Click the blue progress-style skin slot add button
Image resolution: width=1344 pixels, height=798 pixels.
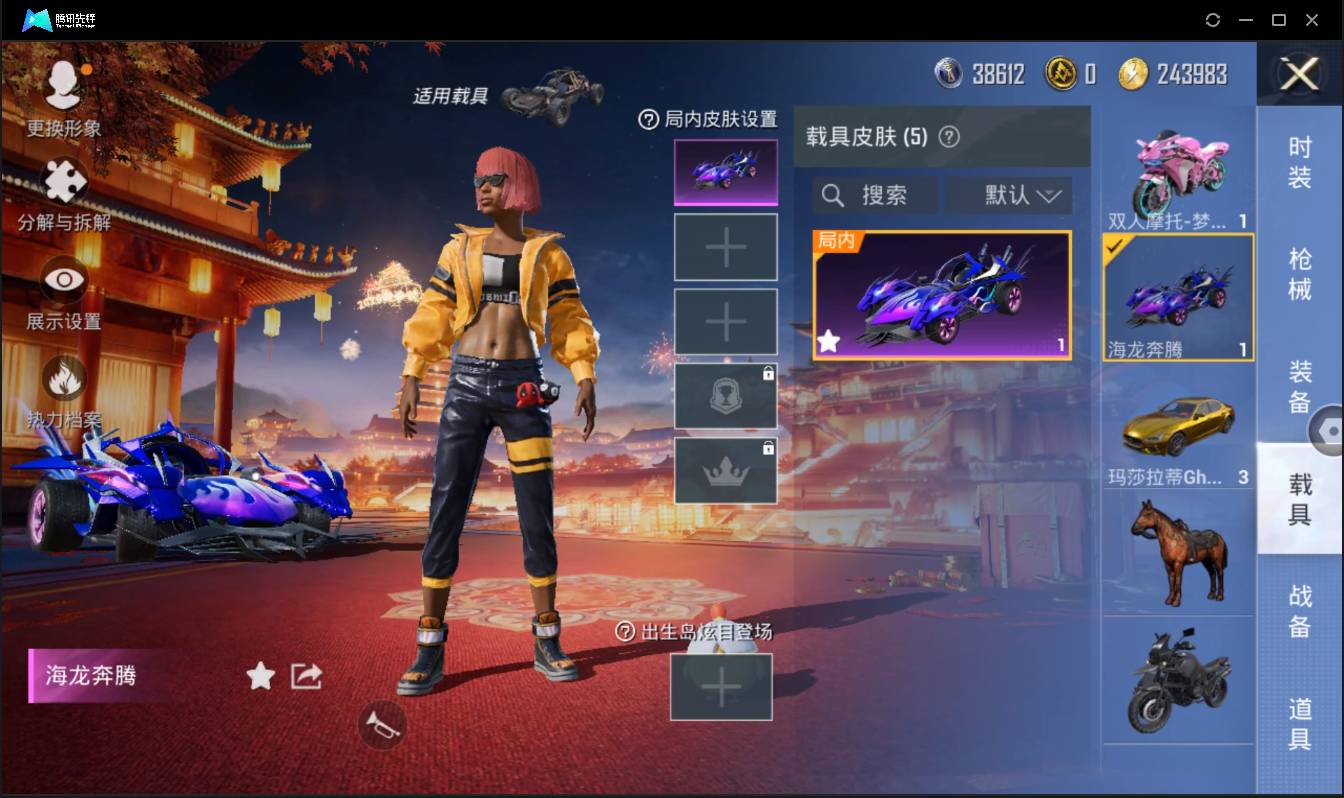pos(725,246)
